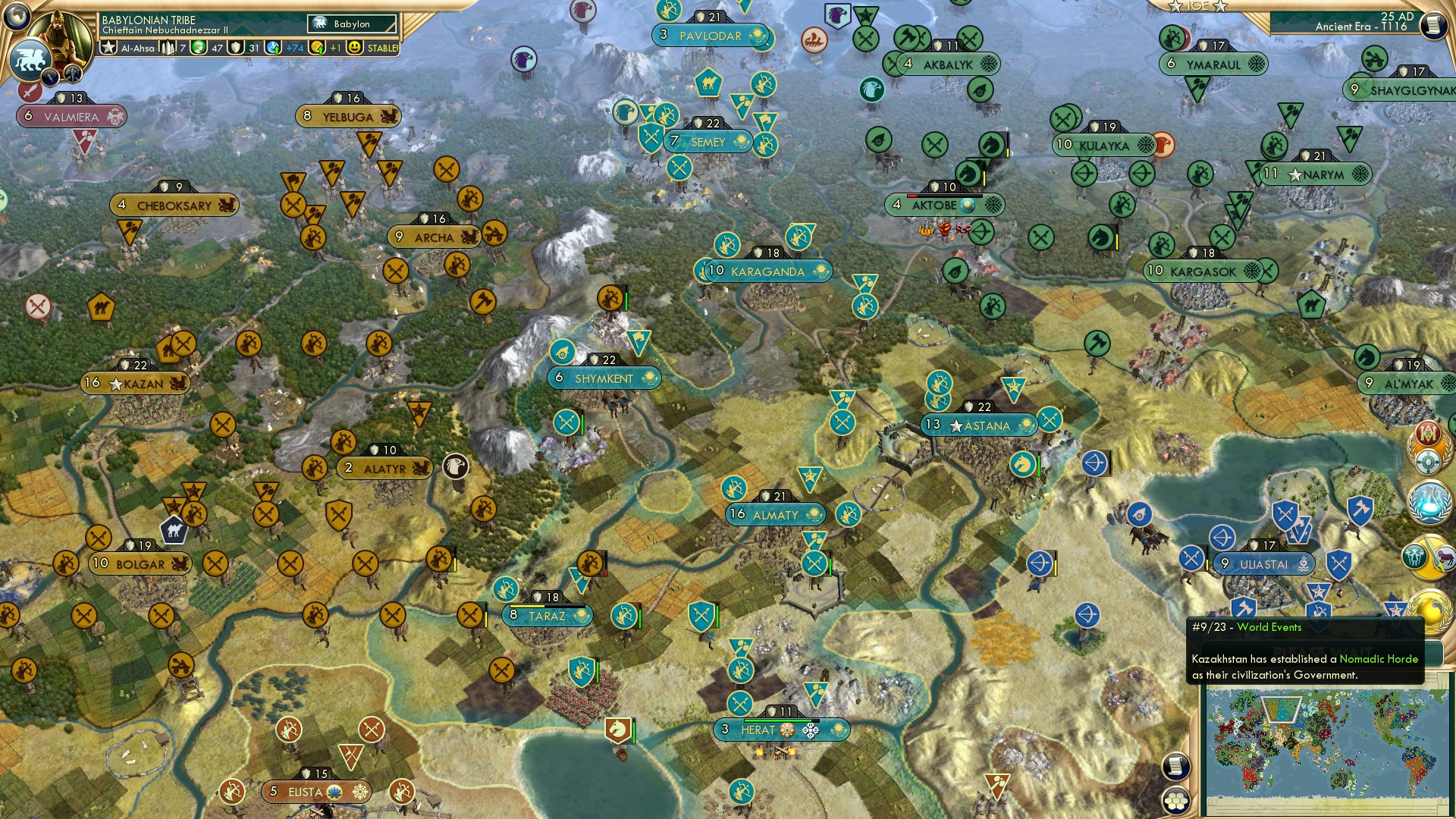Toggle strategic view with the small globe icon

point(15,17)
